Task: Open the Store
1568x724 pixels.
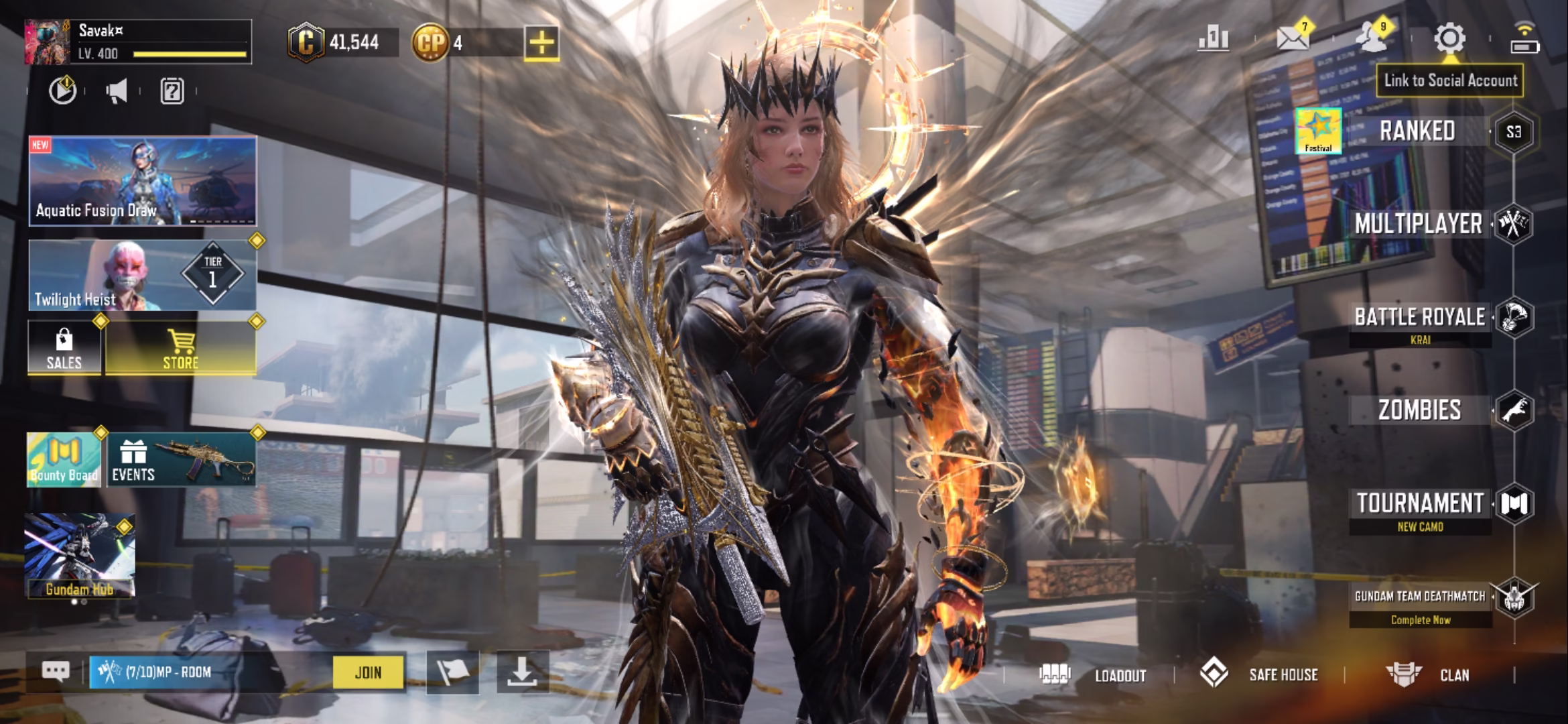Action: 180,349
